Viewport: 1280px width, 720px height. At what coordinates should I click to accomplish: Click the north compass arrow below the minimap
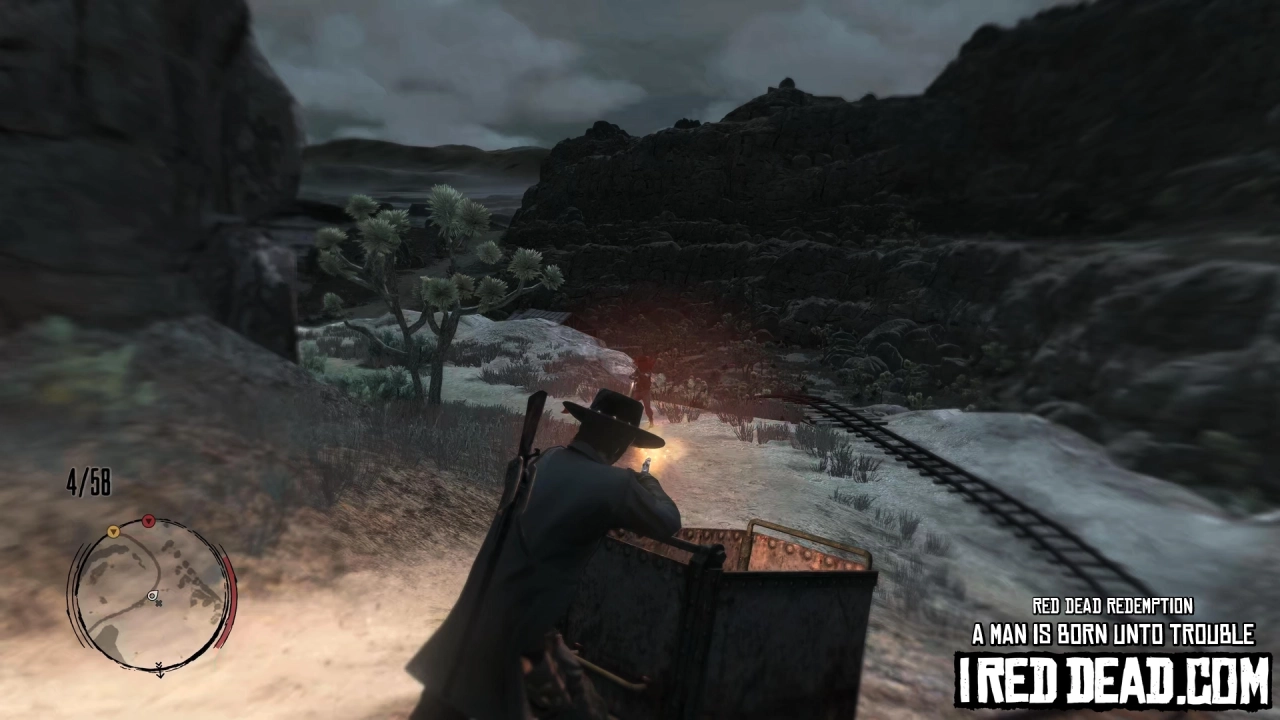click(x=159, y=668)
